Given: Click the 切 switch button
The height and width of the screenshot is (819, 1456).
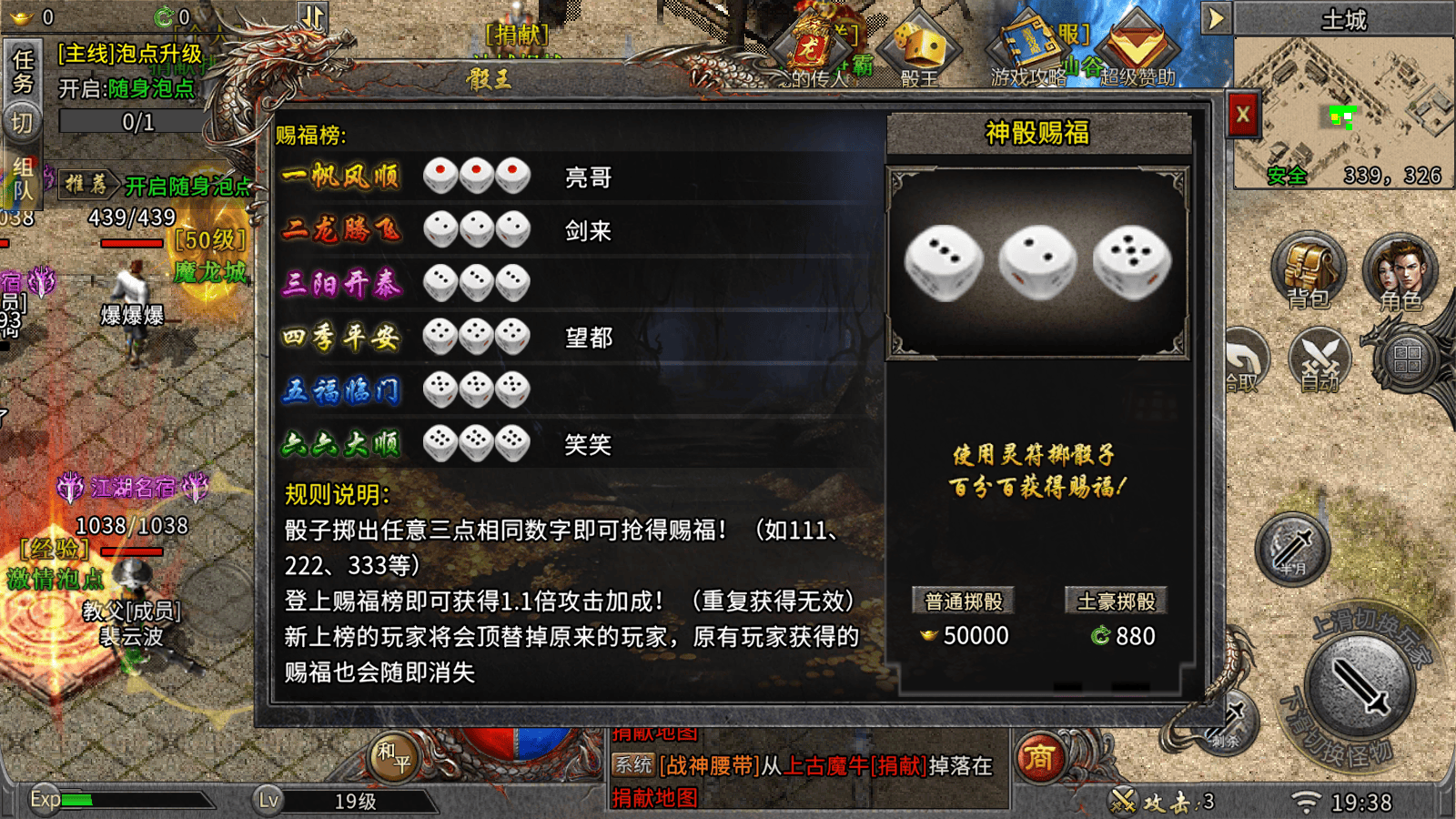Looking at the screenshot, I should pyautogui.click(x=22, y=123).
